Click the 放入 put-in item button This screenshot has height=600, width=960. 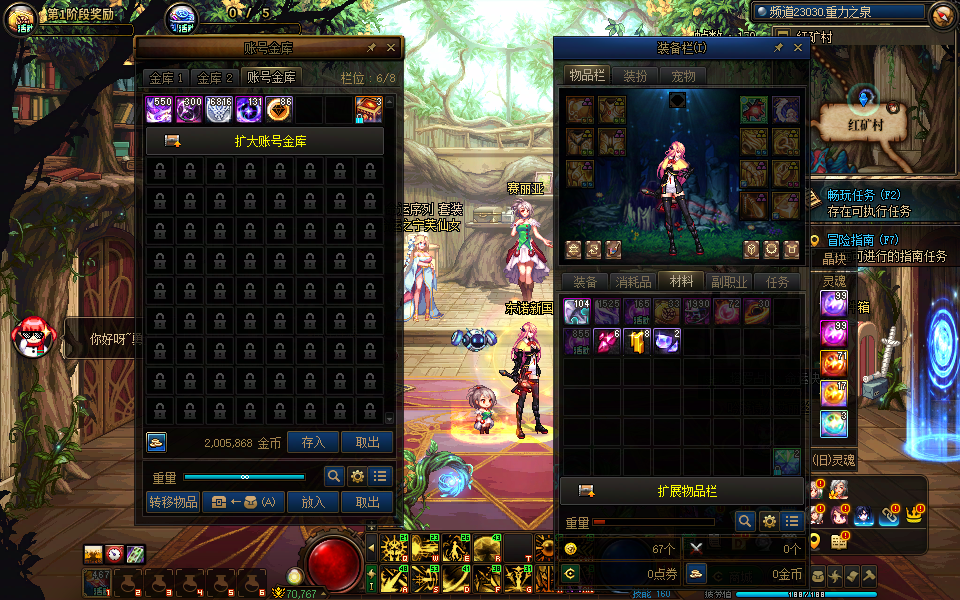click(313, 502)
